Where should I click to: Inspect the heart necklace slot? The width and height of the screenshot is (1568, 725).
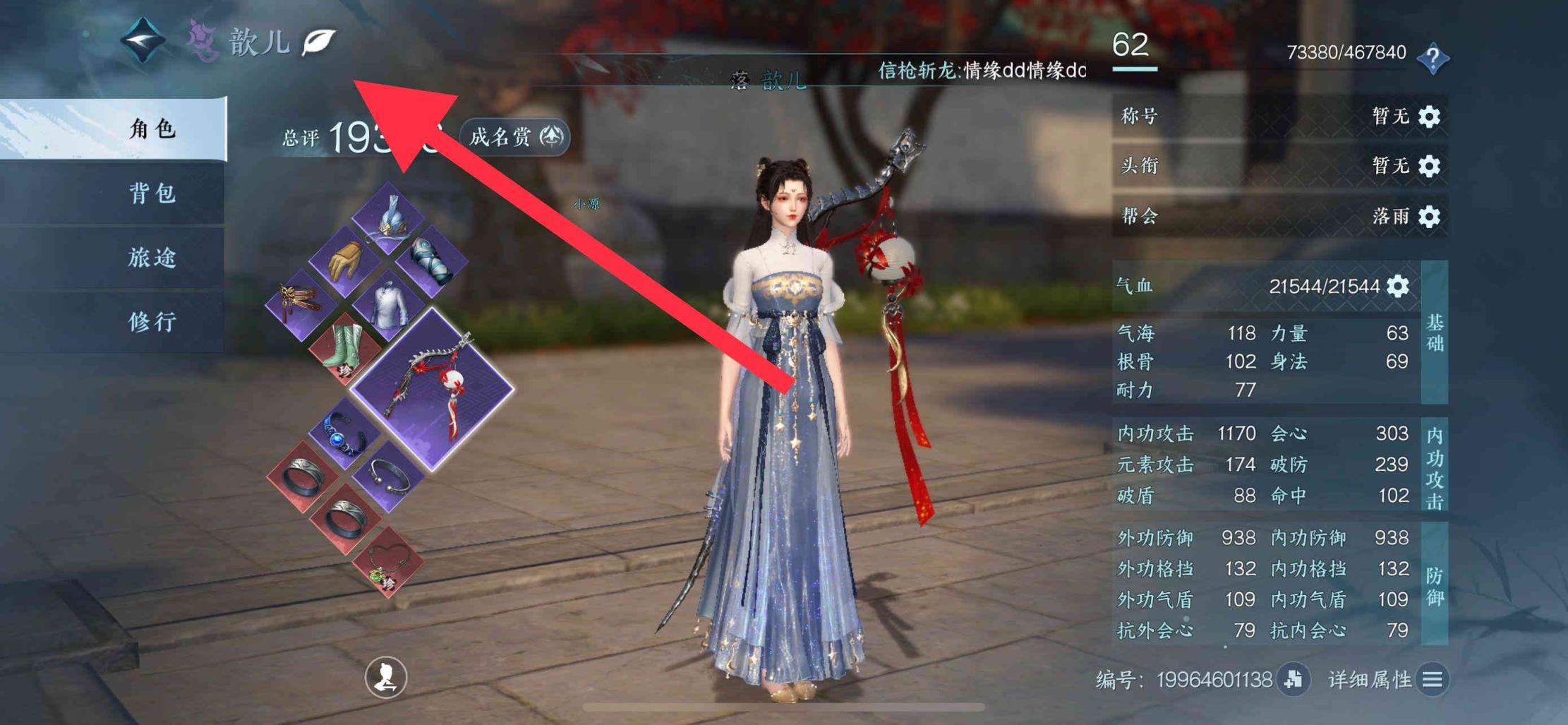pos(389,562)
